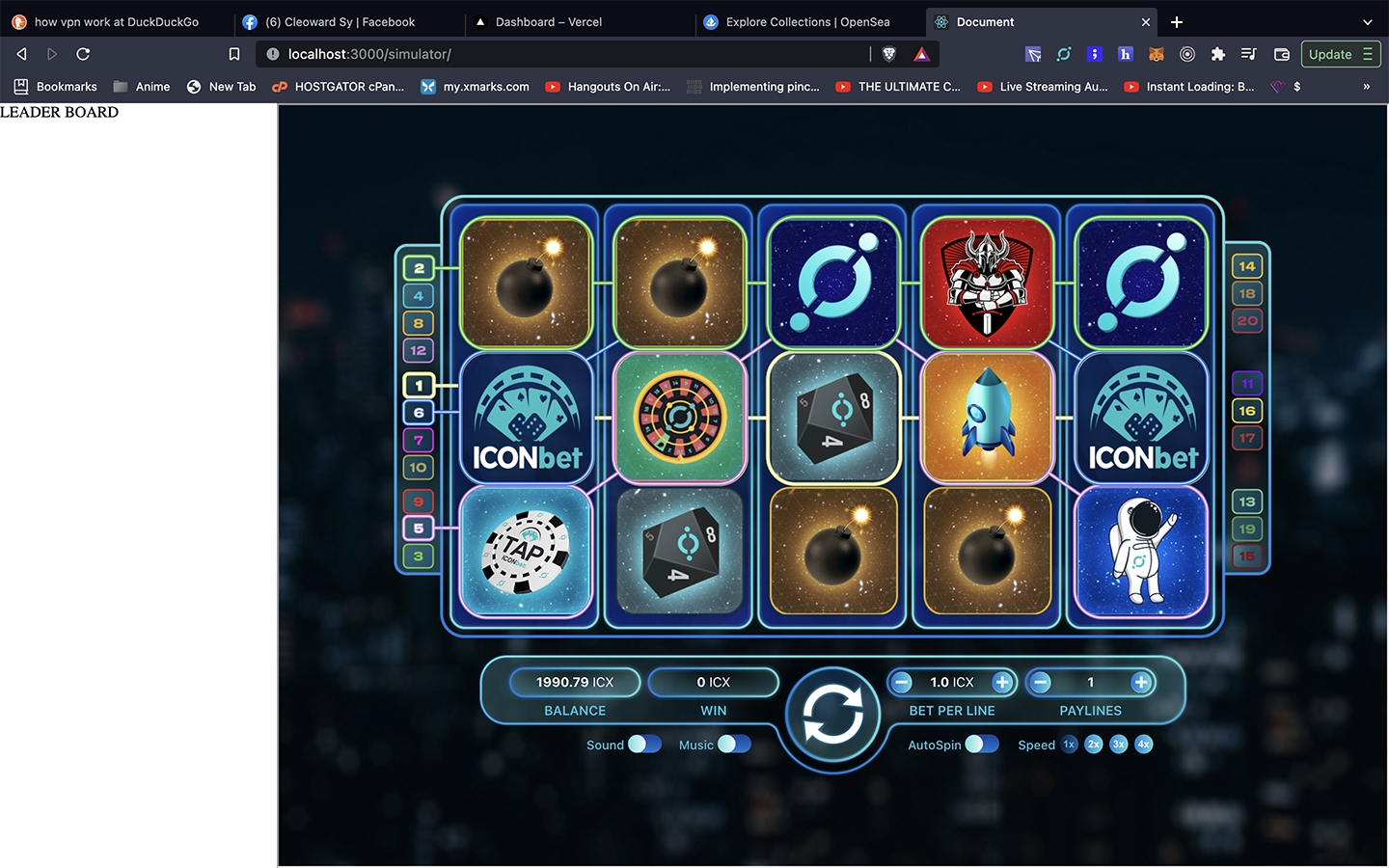The width and height of the screenshot is (1389, 868).
Task: Reload the browser page
Action: (83, 54)
